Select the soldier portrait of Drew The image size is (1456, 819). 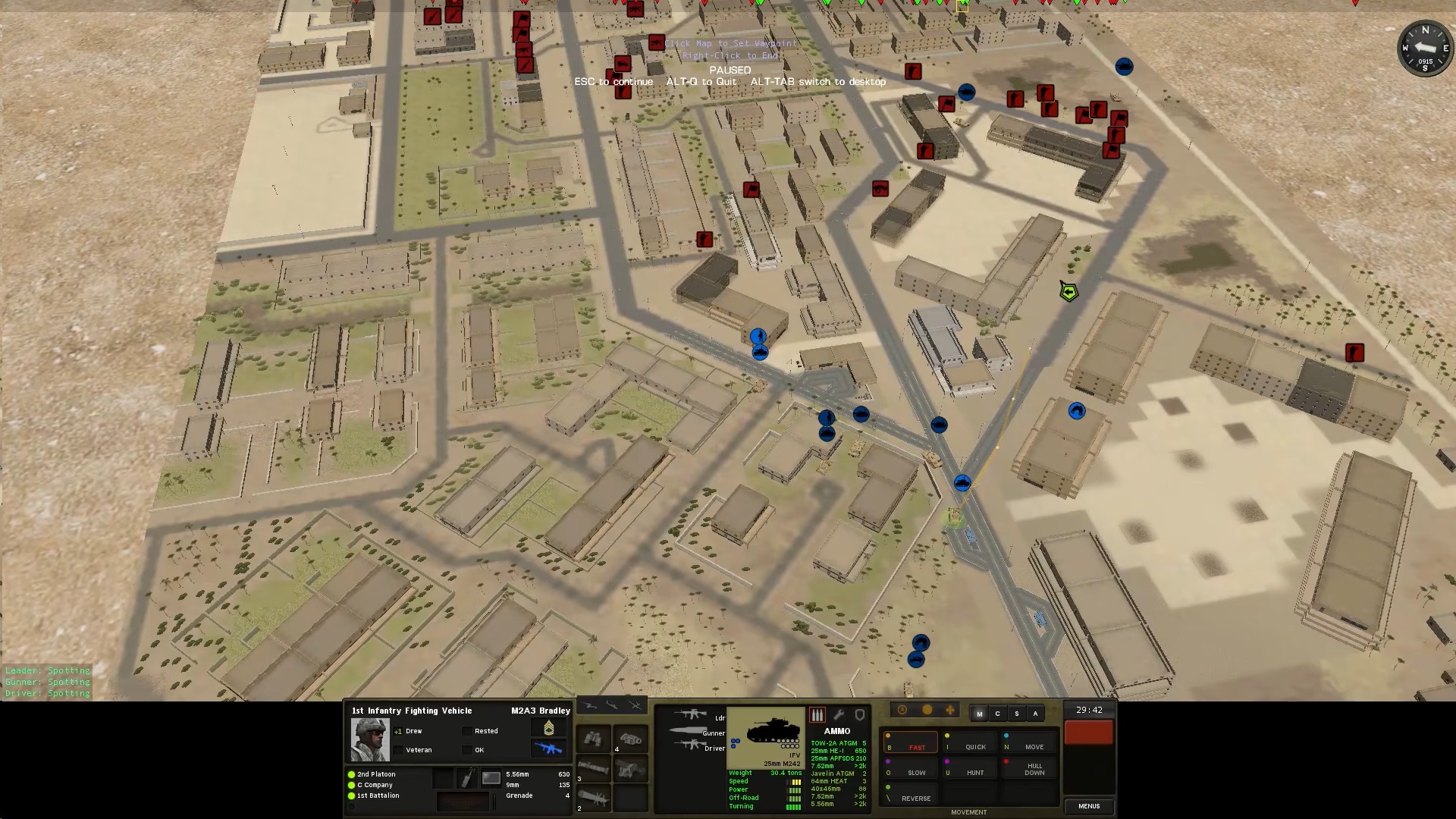[x=370, y=739]
